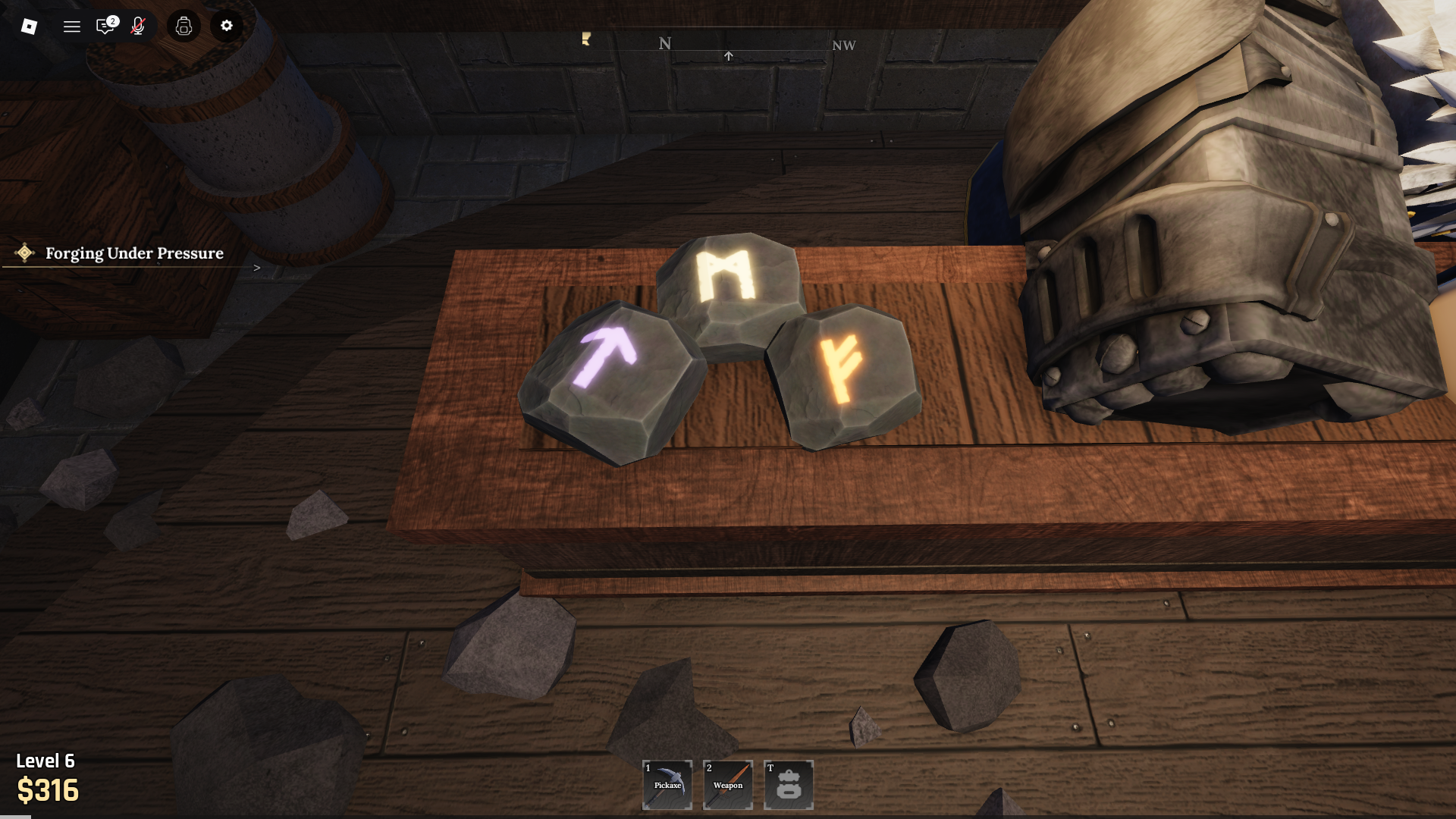Open your backpack inventory icon
The width and height of the screenshot is (1456, 819).
(x=183, y=27)
